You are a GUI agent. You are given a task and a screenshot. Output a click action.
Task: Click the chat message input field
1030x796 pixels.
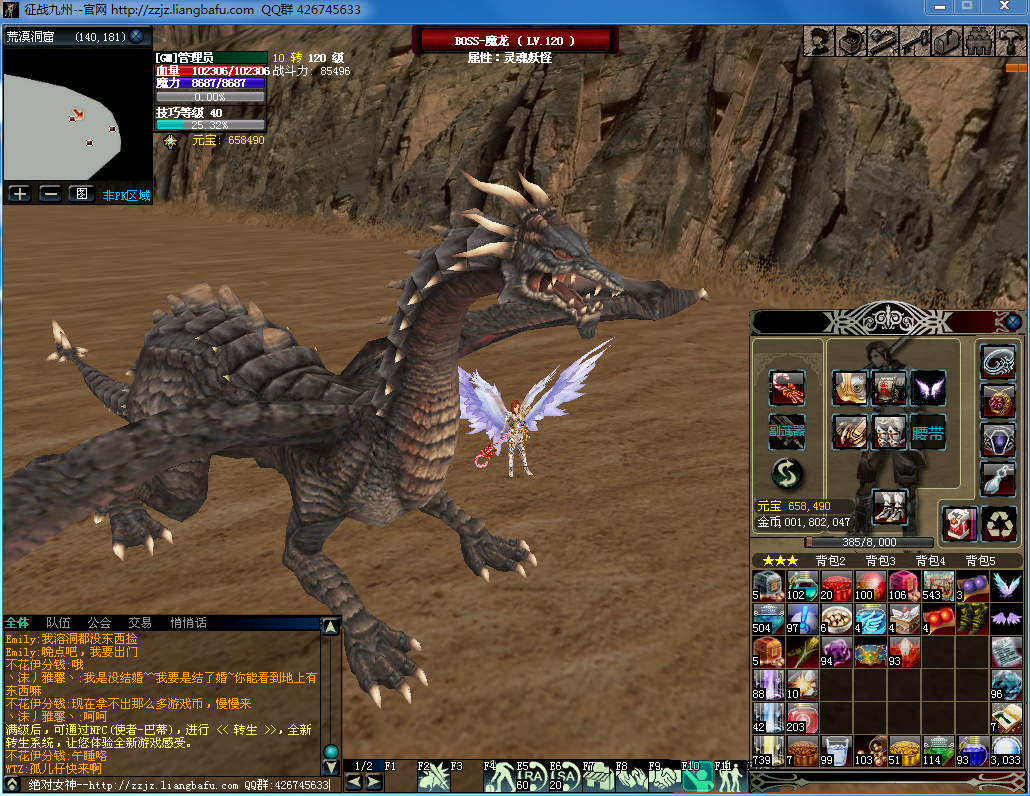pyautogui.click(x=180, y=785)
